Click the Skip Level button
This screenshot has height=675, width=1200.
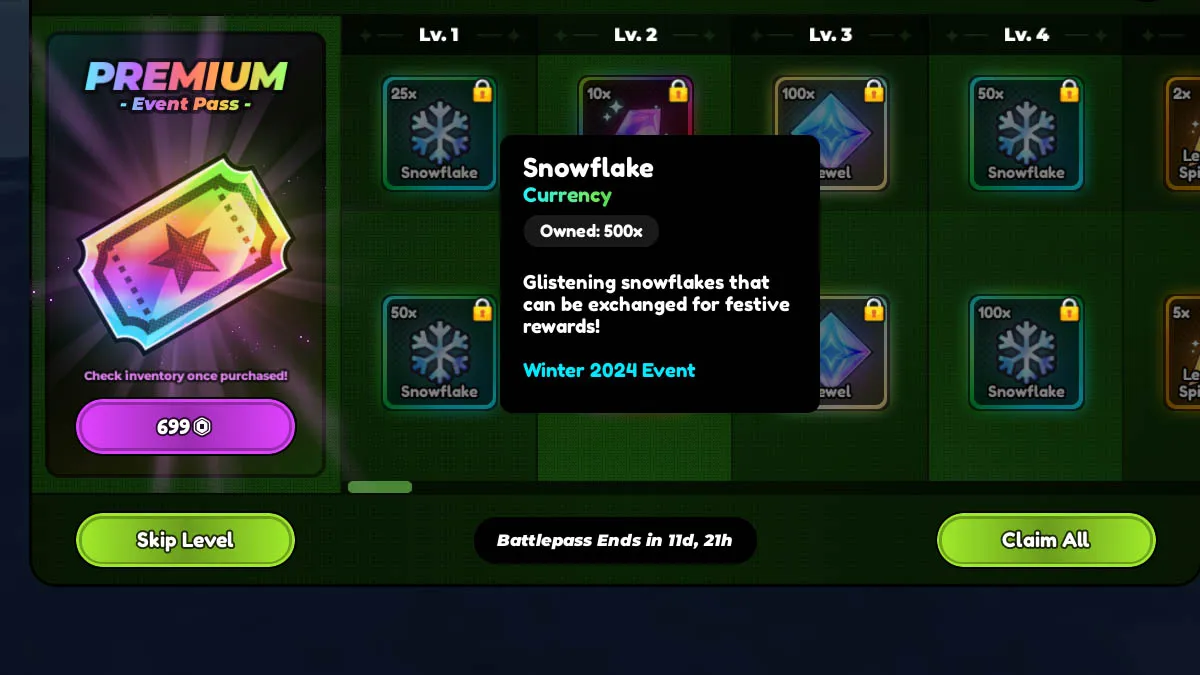click(x=185, y=540)
